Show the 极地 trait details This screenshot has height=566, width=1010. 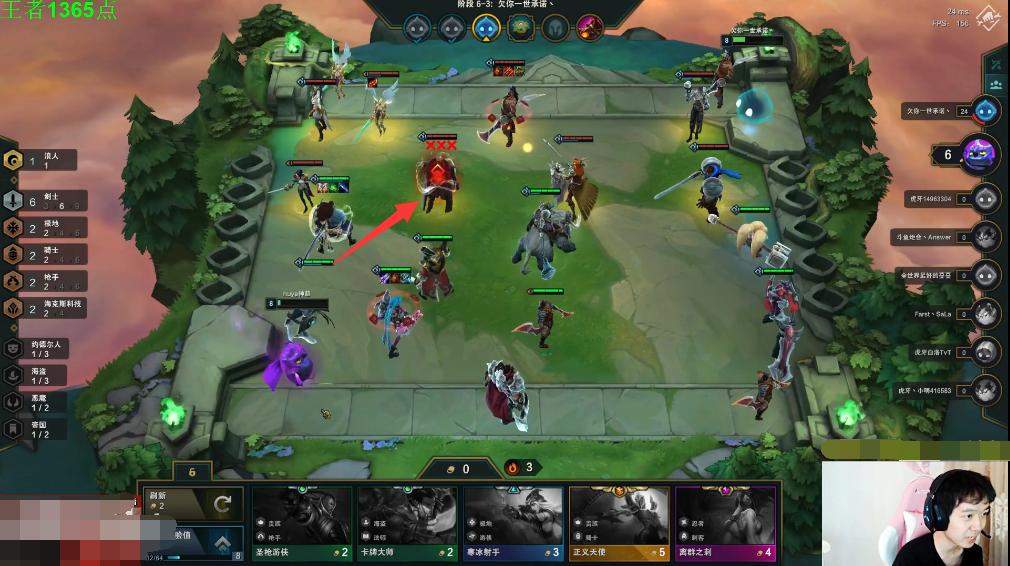[40, 228]
